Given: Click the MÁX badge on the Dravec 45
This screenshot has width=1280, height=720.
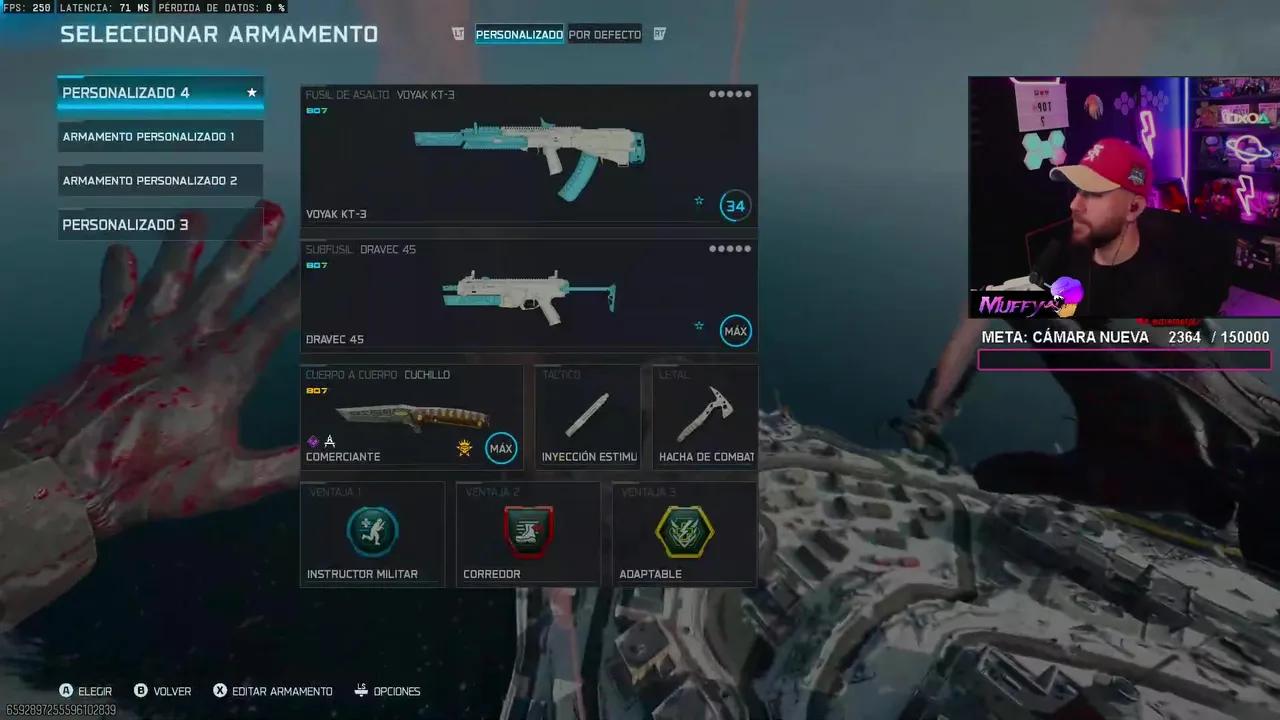Looking at the screenshot, I should (735, 331).
